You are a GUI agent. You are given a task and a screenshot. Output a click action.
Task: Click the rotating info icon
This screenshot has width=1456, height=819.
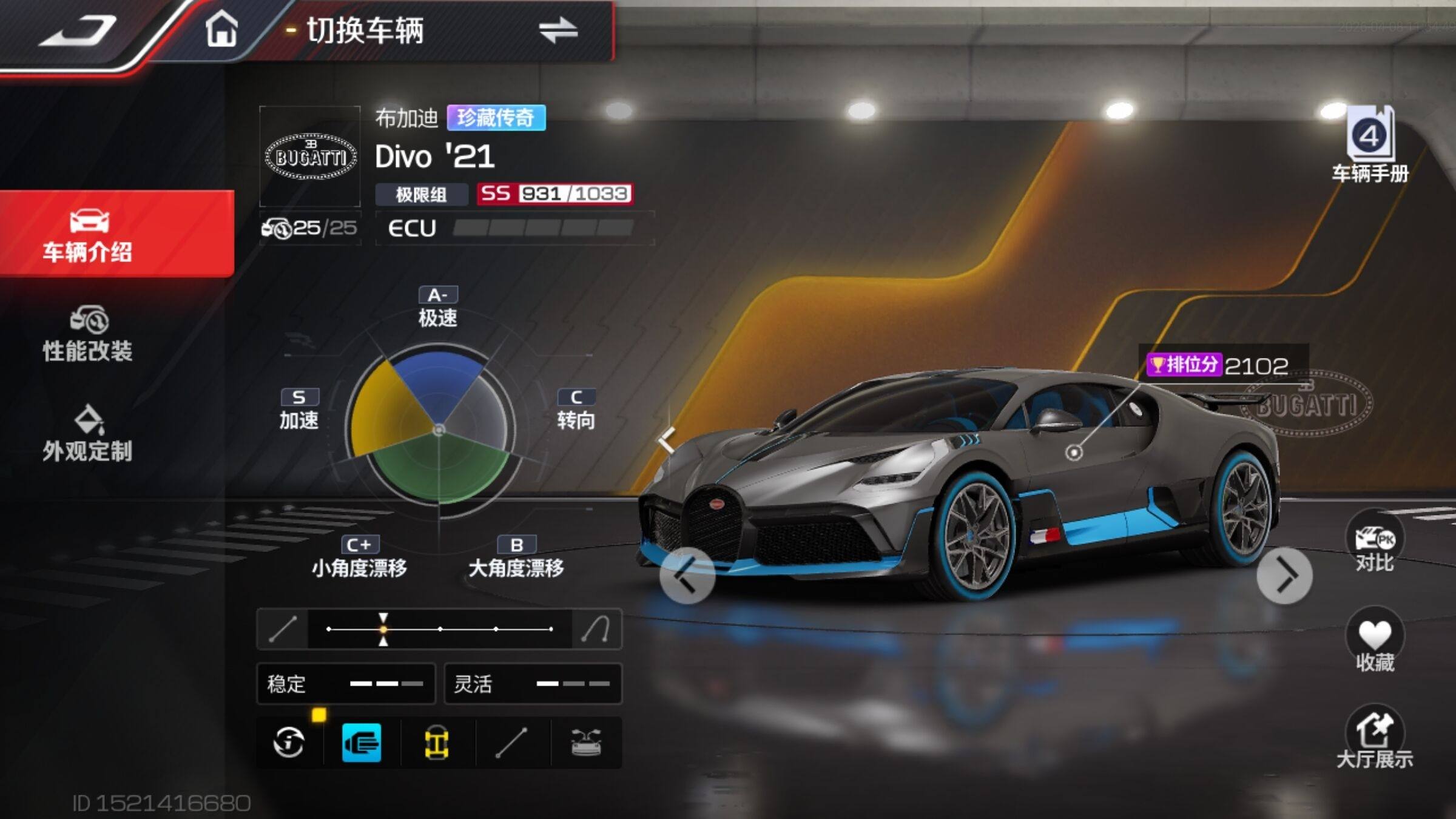point(289,743)
